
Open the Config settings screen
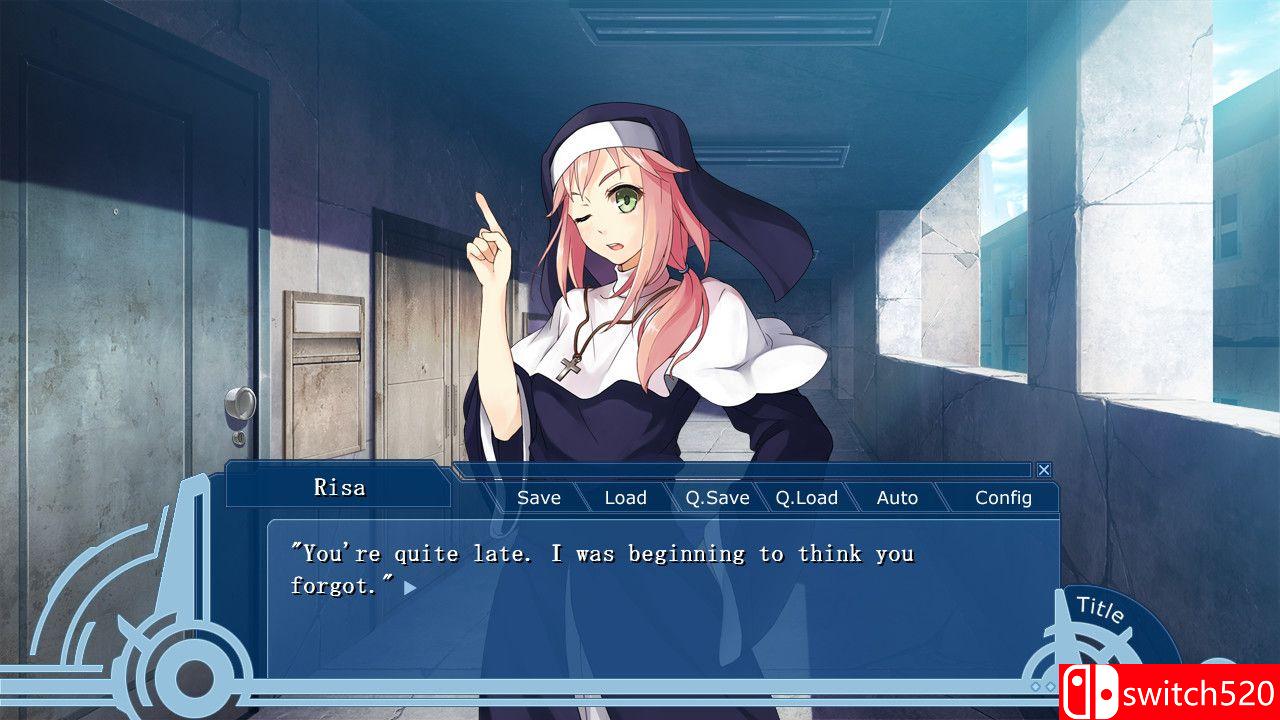[x=1004, y=497]
